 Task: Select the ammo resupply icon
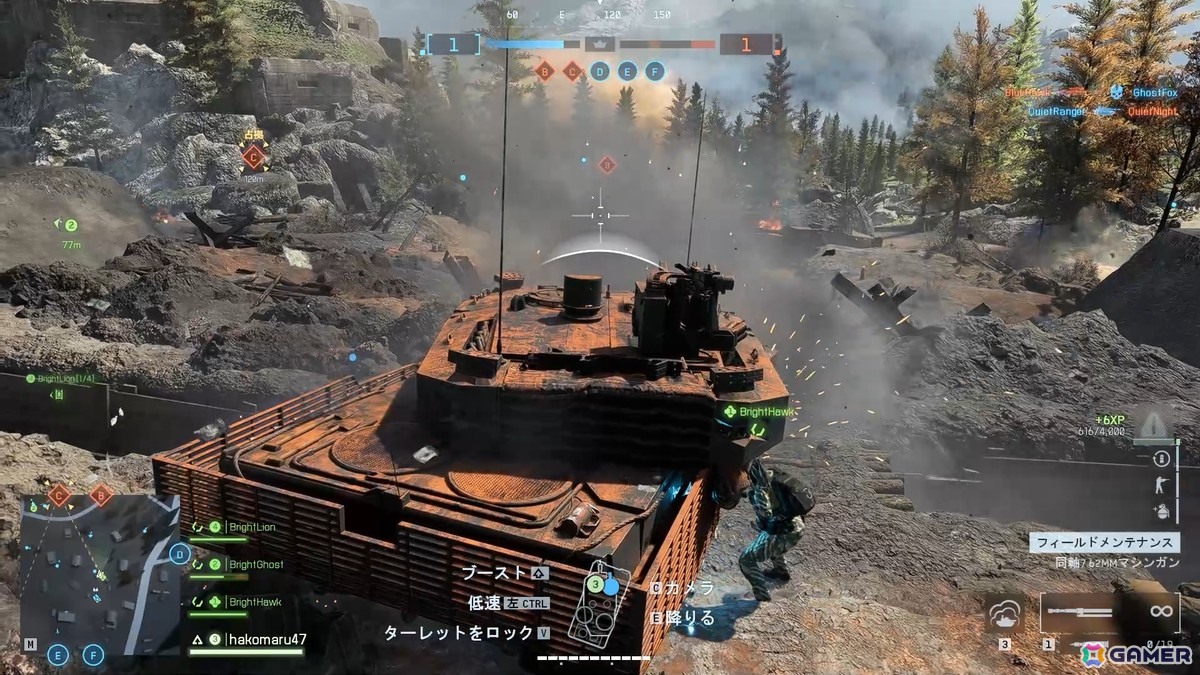tap(1161, 459)
